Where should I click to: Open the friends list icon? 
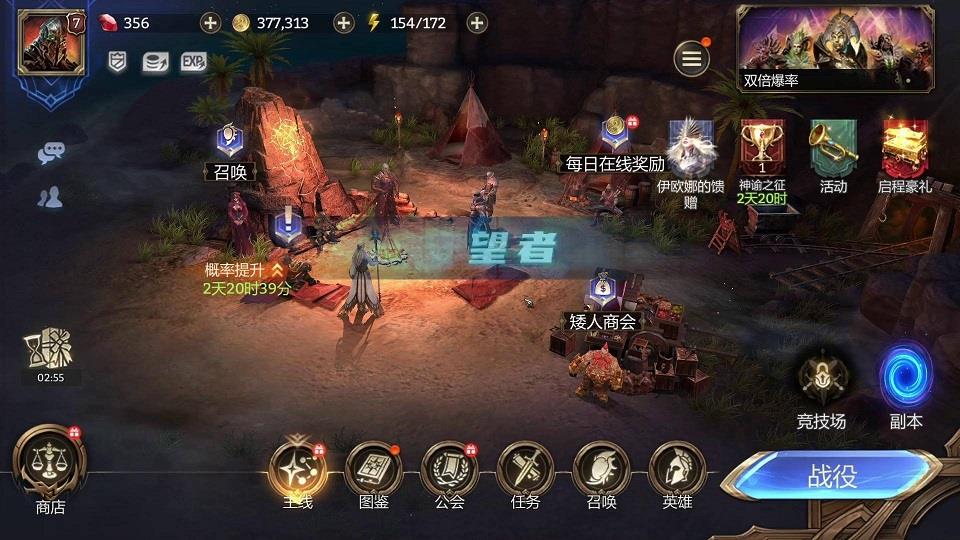coord(50,197)
